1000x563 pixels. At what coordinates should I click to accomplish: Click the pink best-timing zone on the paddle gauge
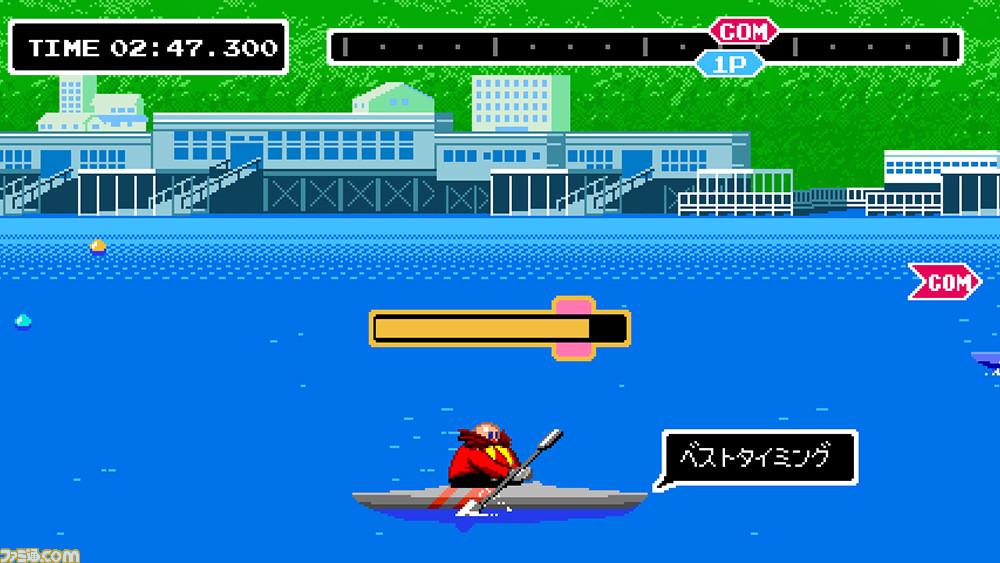[574, 327]
